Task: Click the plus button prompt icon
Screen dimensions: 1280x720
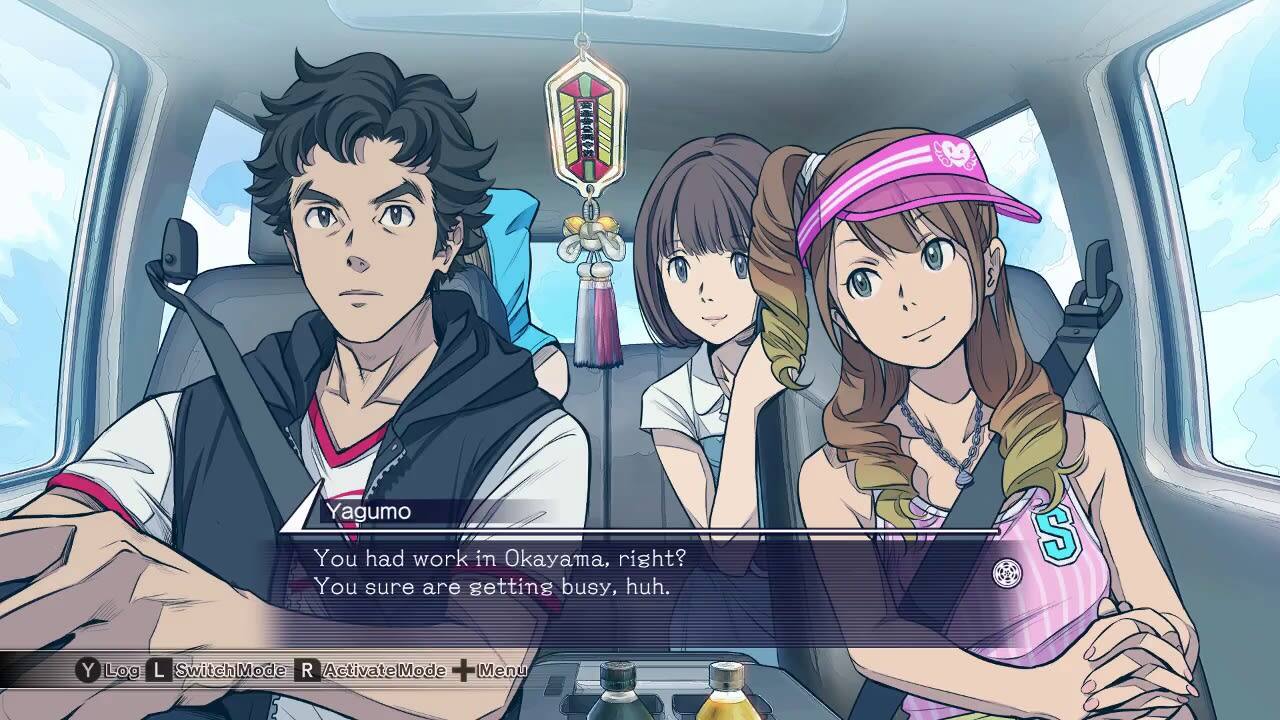Action: (466, 668)
